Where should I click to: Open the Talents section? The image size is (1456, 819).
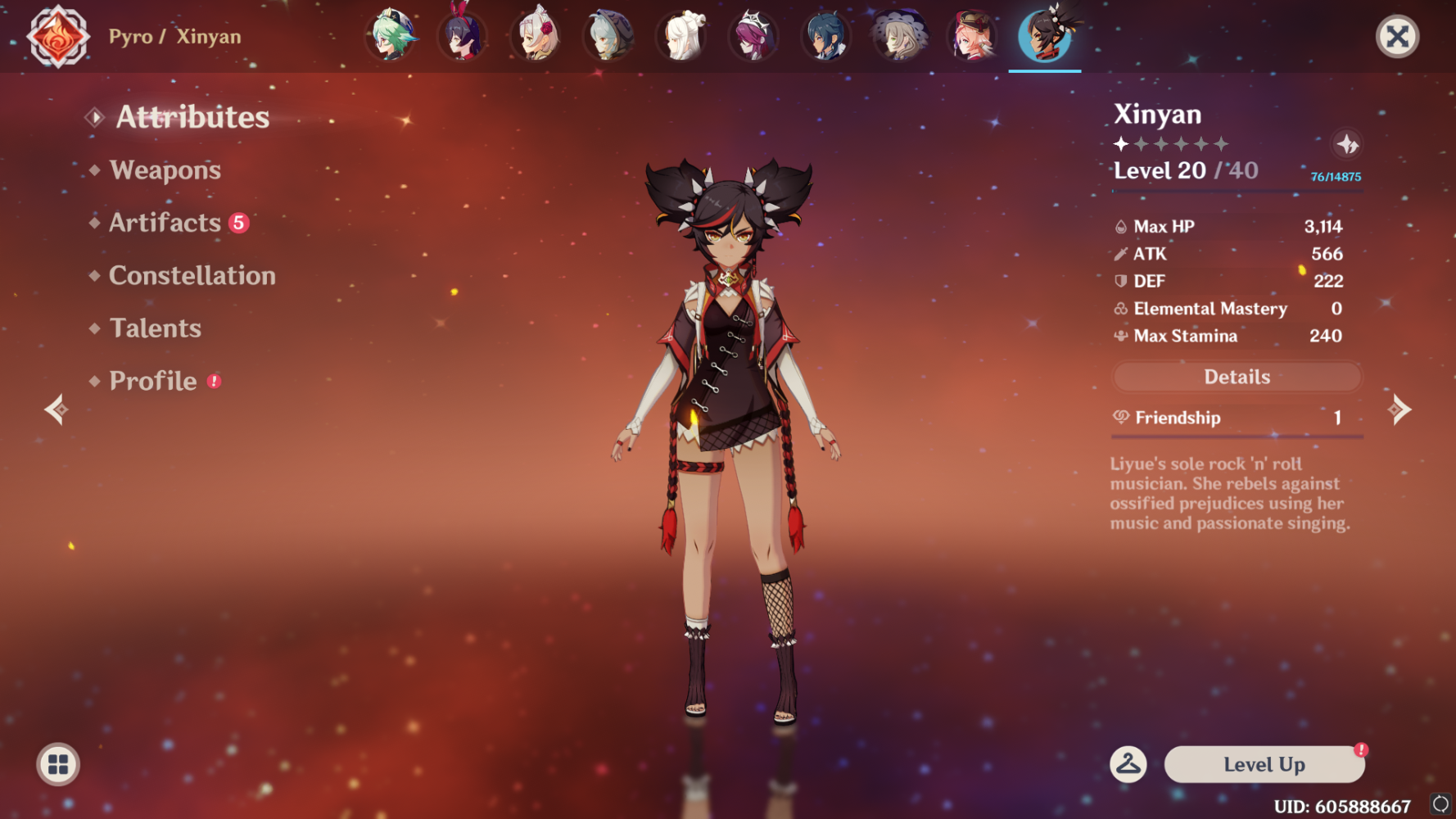(x=155, y=328)
